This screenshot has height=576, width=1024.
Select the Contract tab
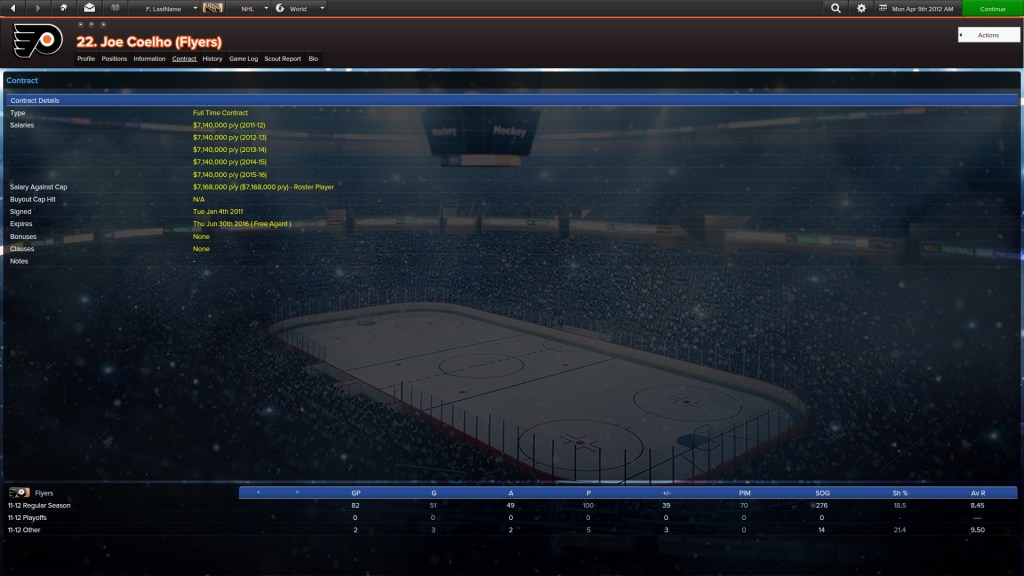(184, 59)
